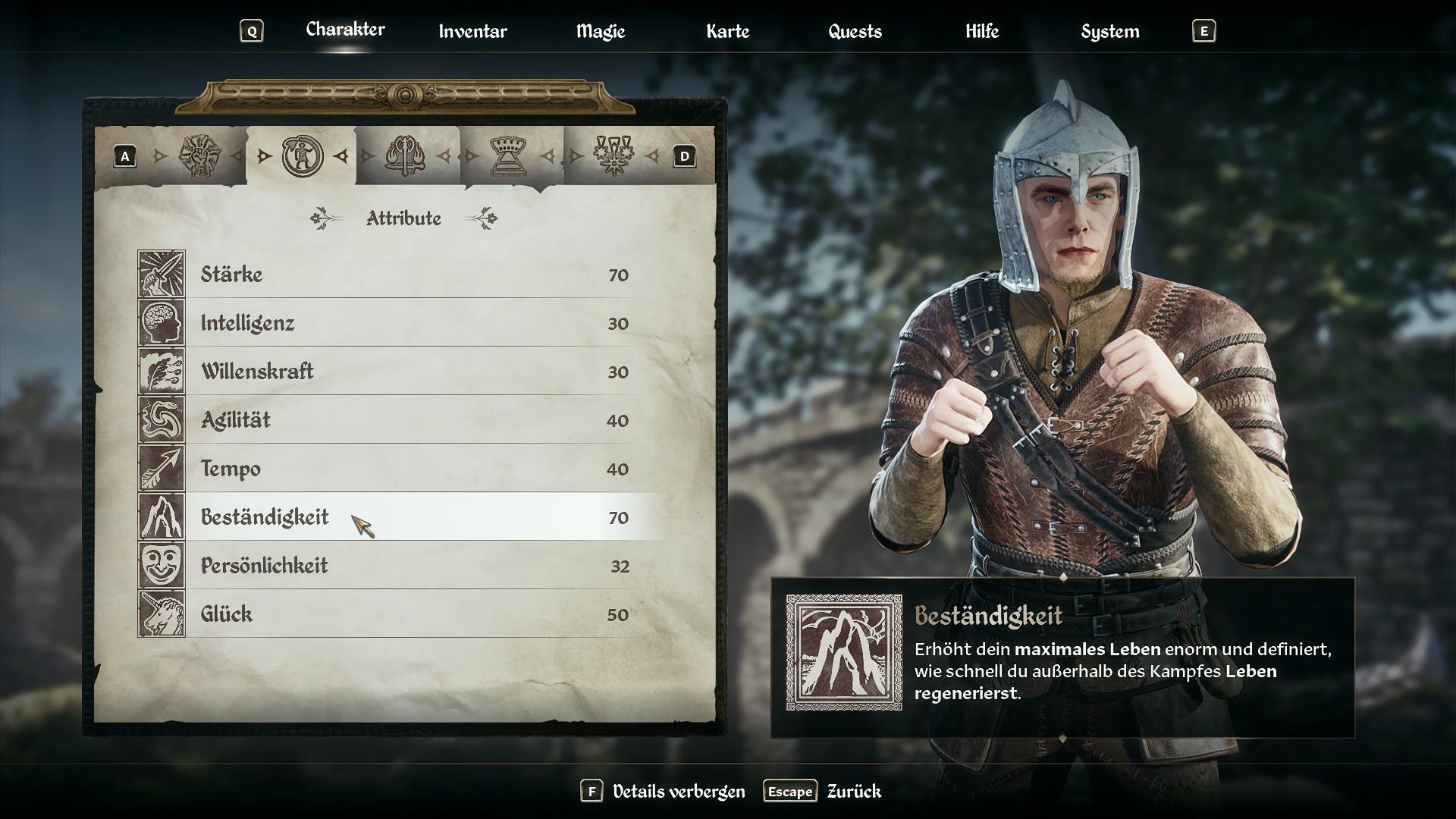Open the medals sub-tab
Viewport: 1456px width, 819px height.
[x=613, y=156]
